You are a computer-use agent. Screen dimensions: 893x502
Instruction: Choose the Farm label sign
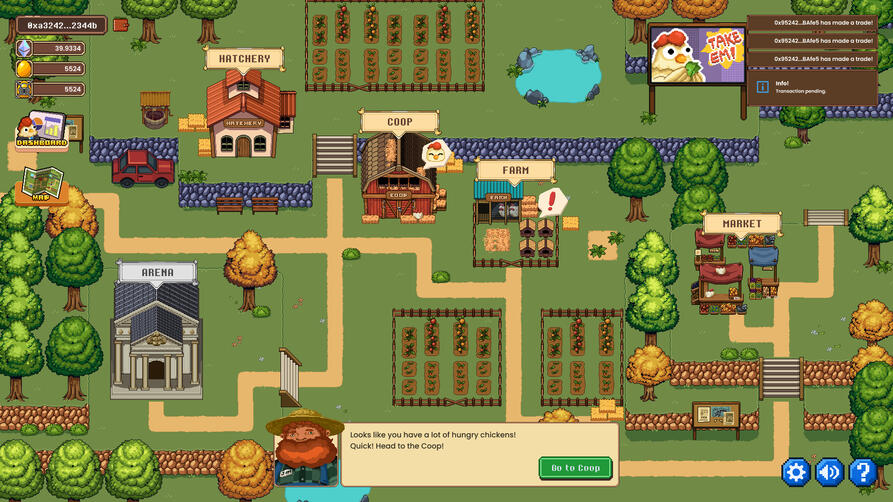515,170
